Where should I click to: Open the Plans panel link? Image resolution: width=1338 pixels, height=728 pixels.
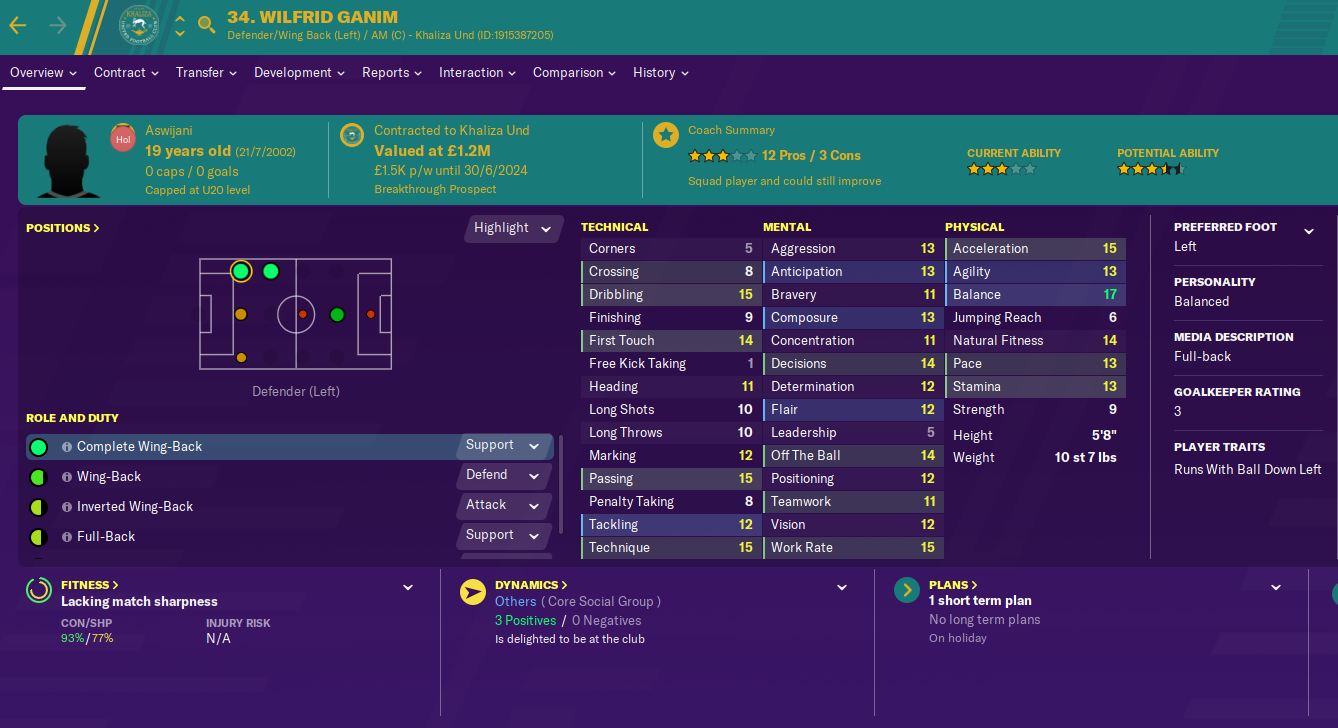[x=952, y=585]
